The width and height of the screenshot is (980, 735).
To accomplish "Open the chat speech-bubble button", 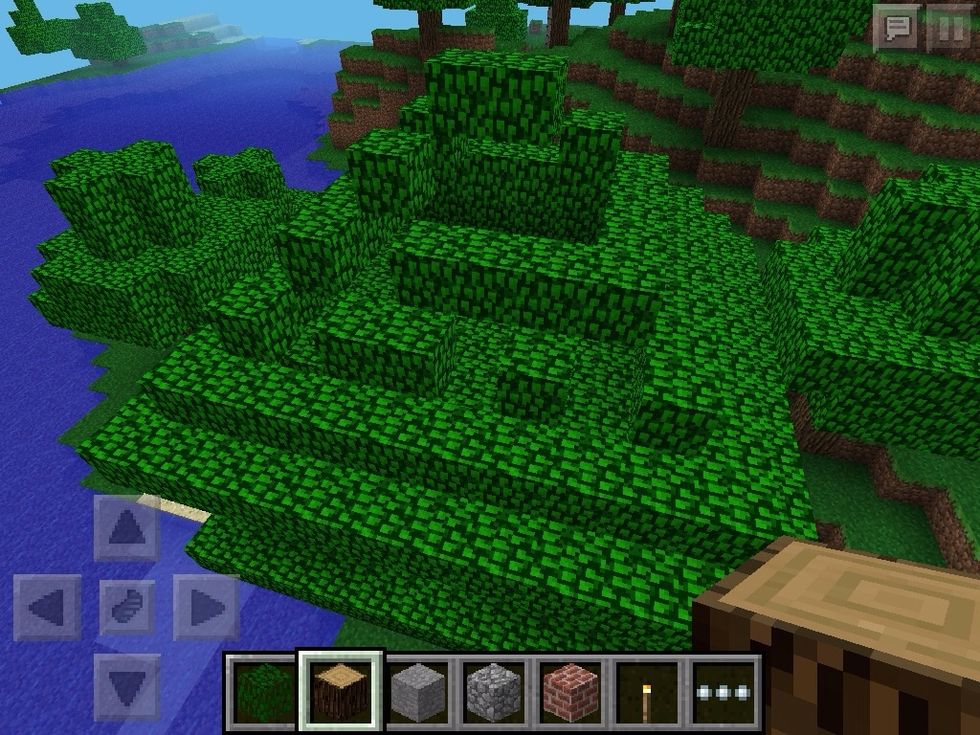I will (x=897, y=28).
